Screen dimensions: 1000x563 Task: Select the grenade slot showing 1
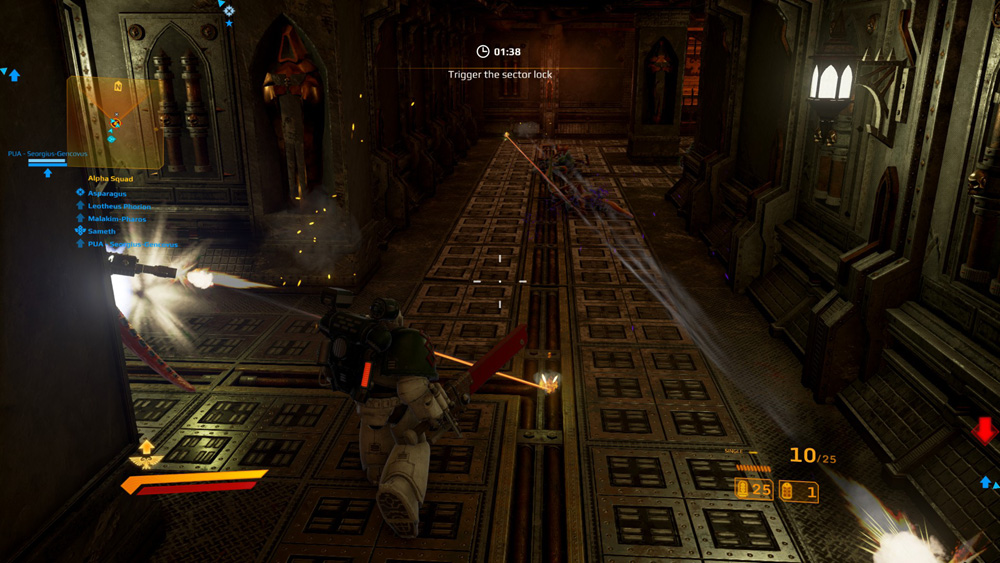(799, 491)
